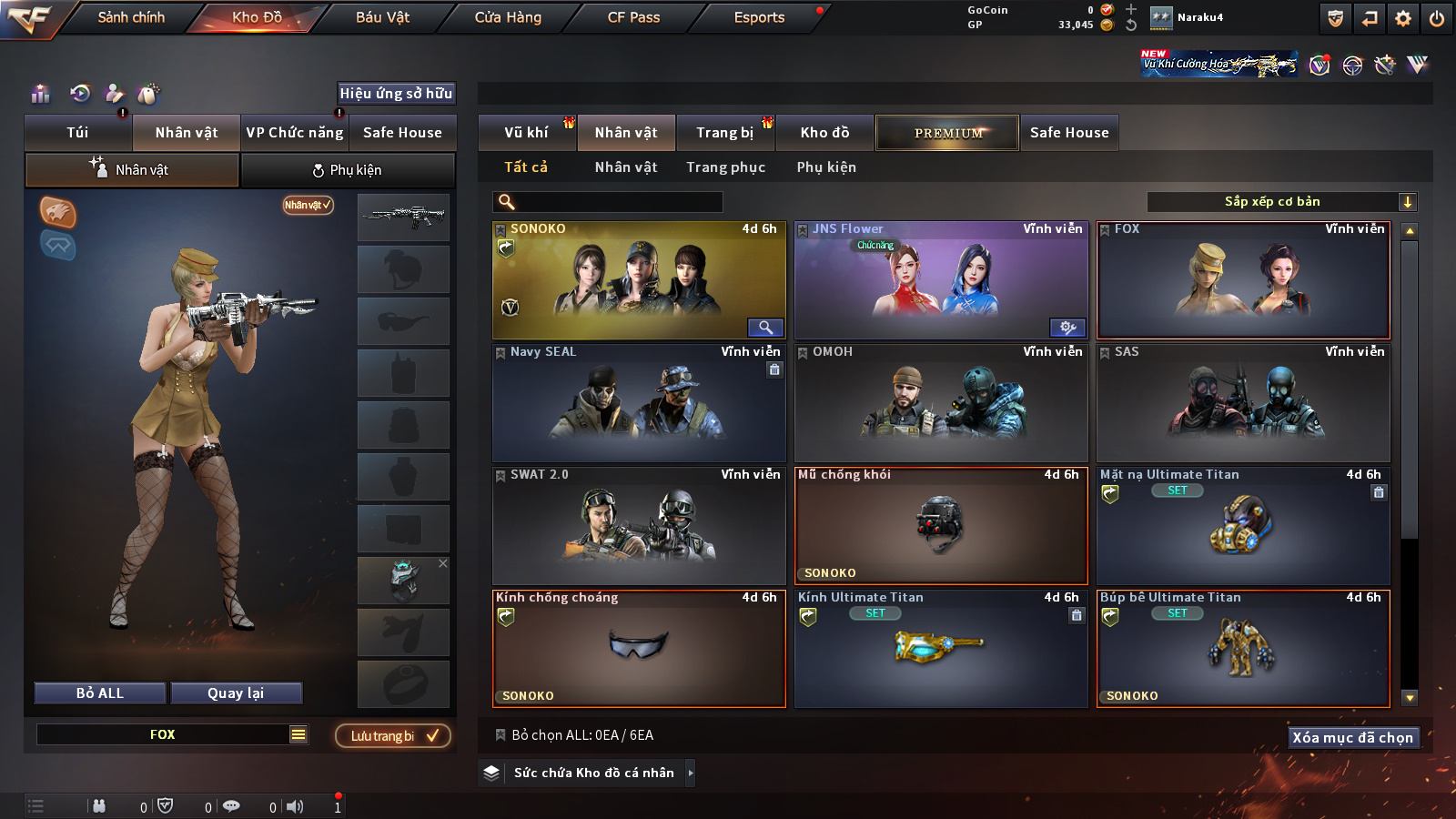Open the Sảnh chính lobby tab
This screenshot has height=819, width=1456.
[x=131, y=17]
